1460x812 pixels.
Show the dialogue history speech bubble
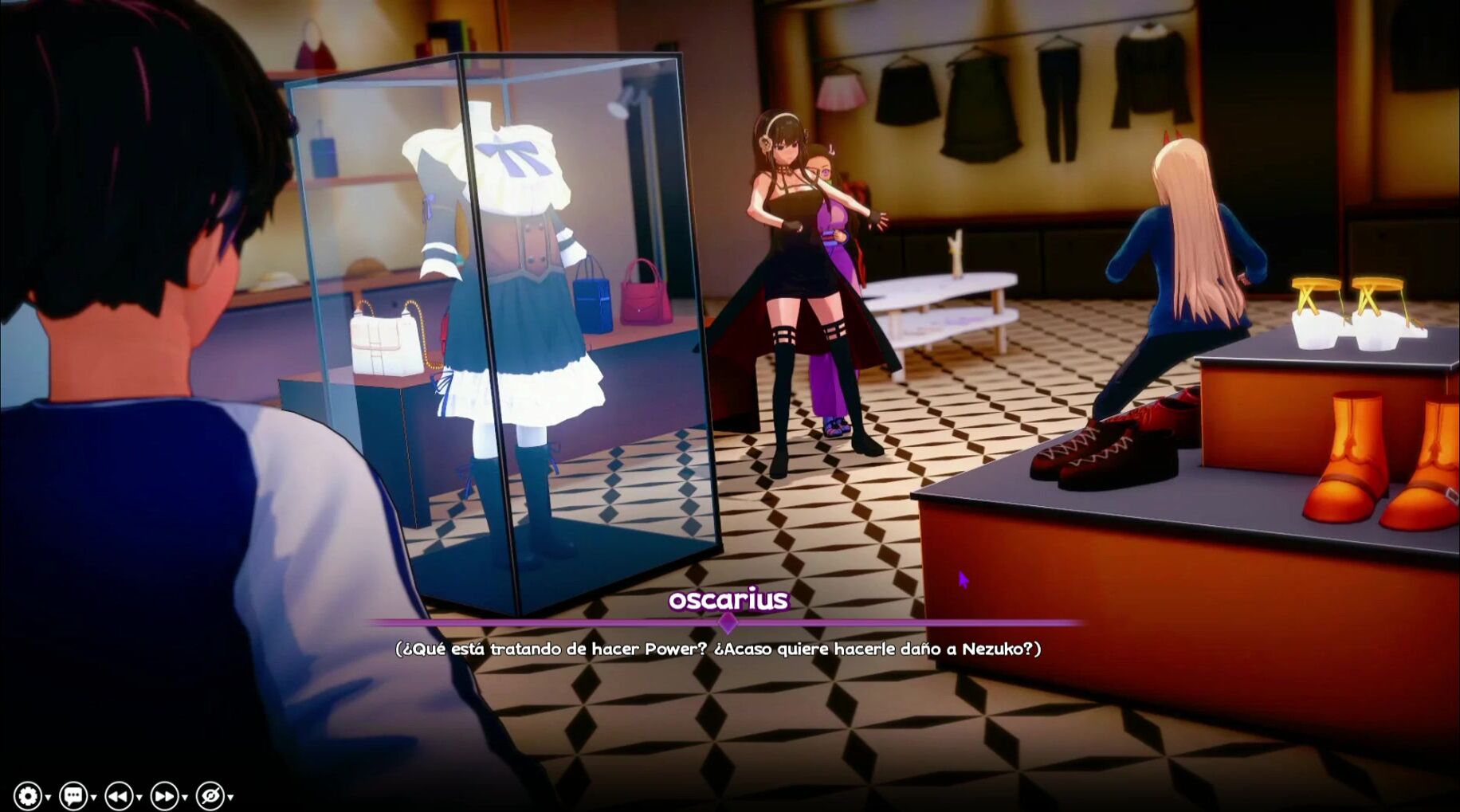point(73,795)
